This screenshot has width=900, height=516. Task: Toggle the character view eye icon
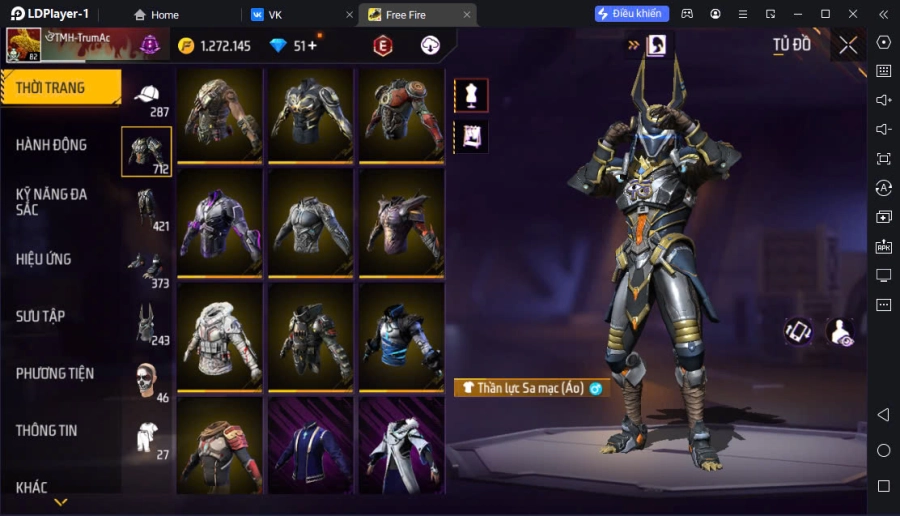[842, 334]
